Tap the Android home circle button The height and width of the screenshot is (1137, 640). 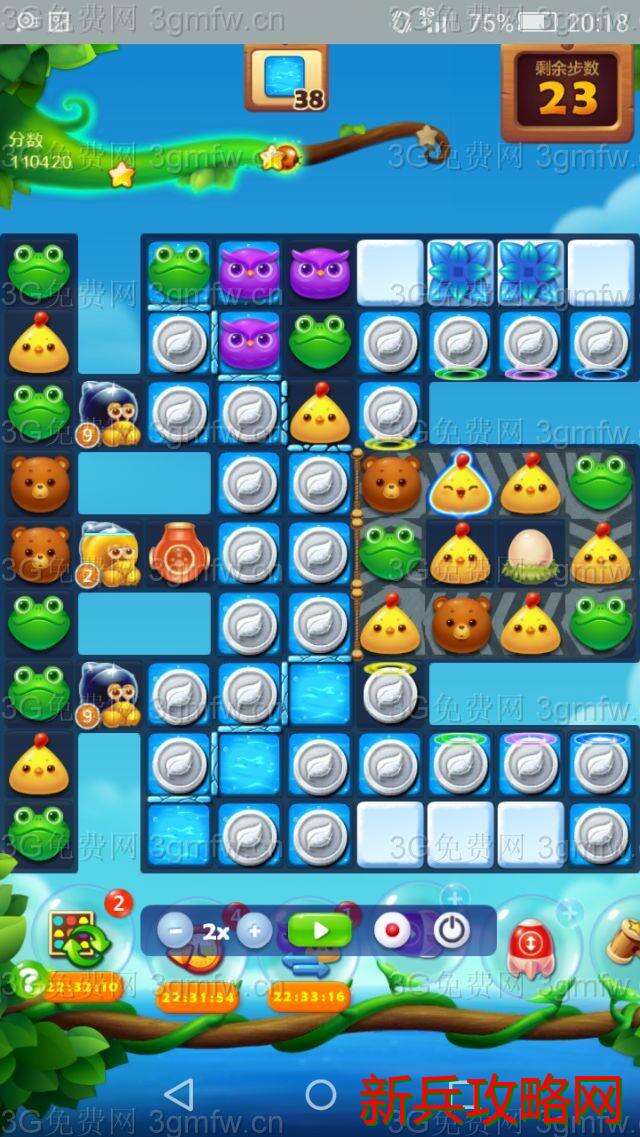[x=320, y=1094]
